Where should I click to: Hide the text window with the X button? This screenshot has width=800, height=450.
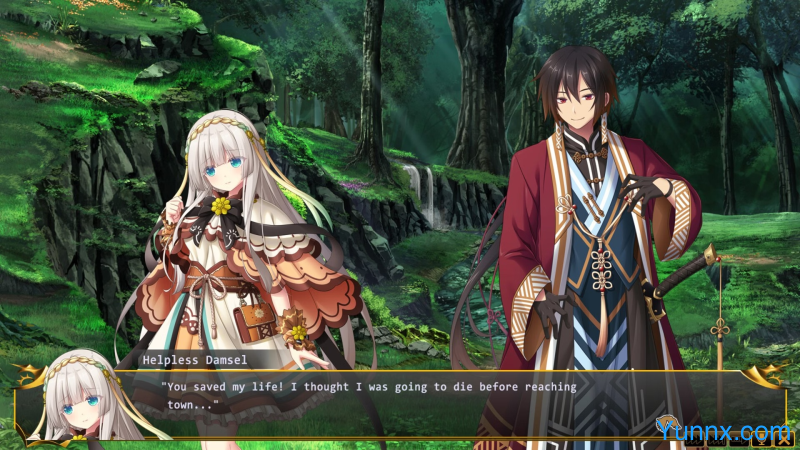(784, 439)
